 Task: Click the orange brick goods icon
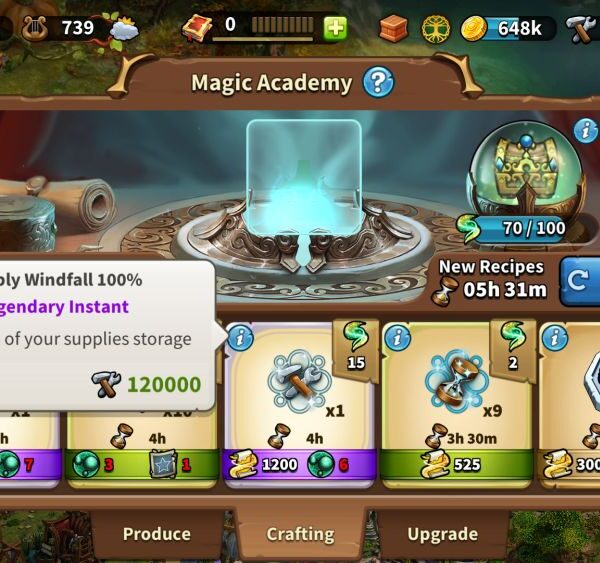pos(393,28)
